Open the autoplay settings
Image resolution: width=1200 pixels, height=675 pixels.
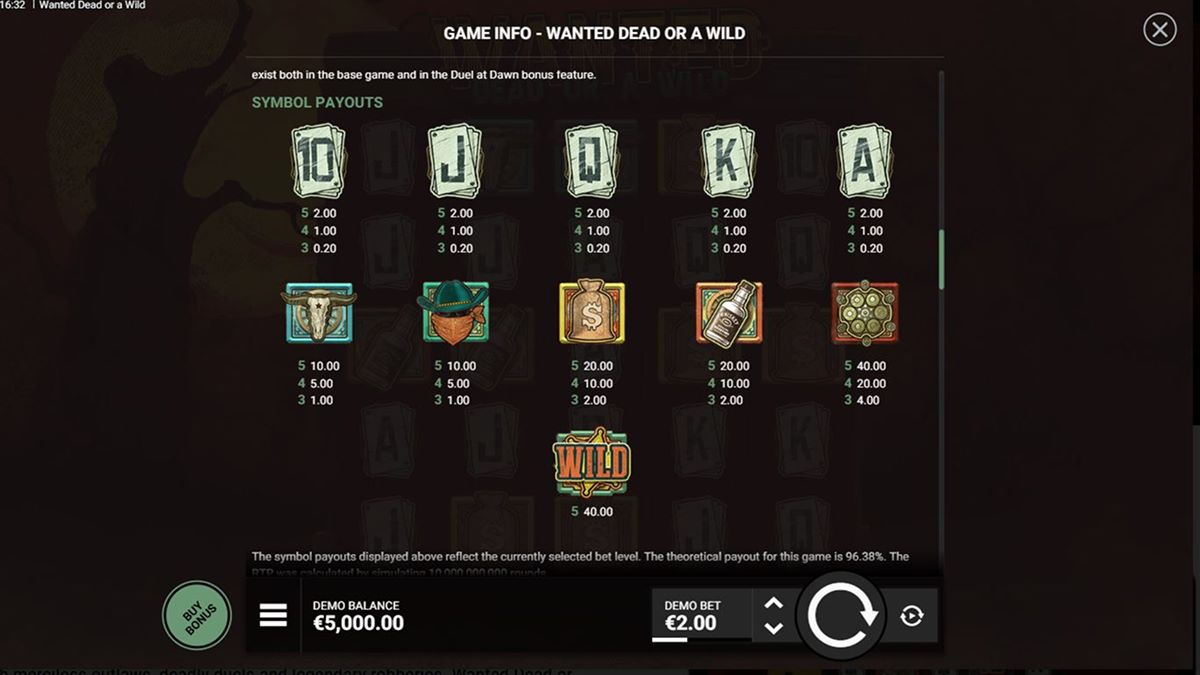point(911,616)
